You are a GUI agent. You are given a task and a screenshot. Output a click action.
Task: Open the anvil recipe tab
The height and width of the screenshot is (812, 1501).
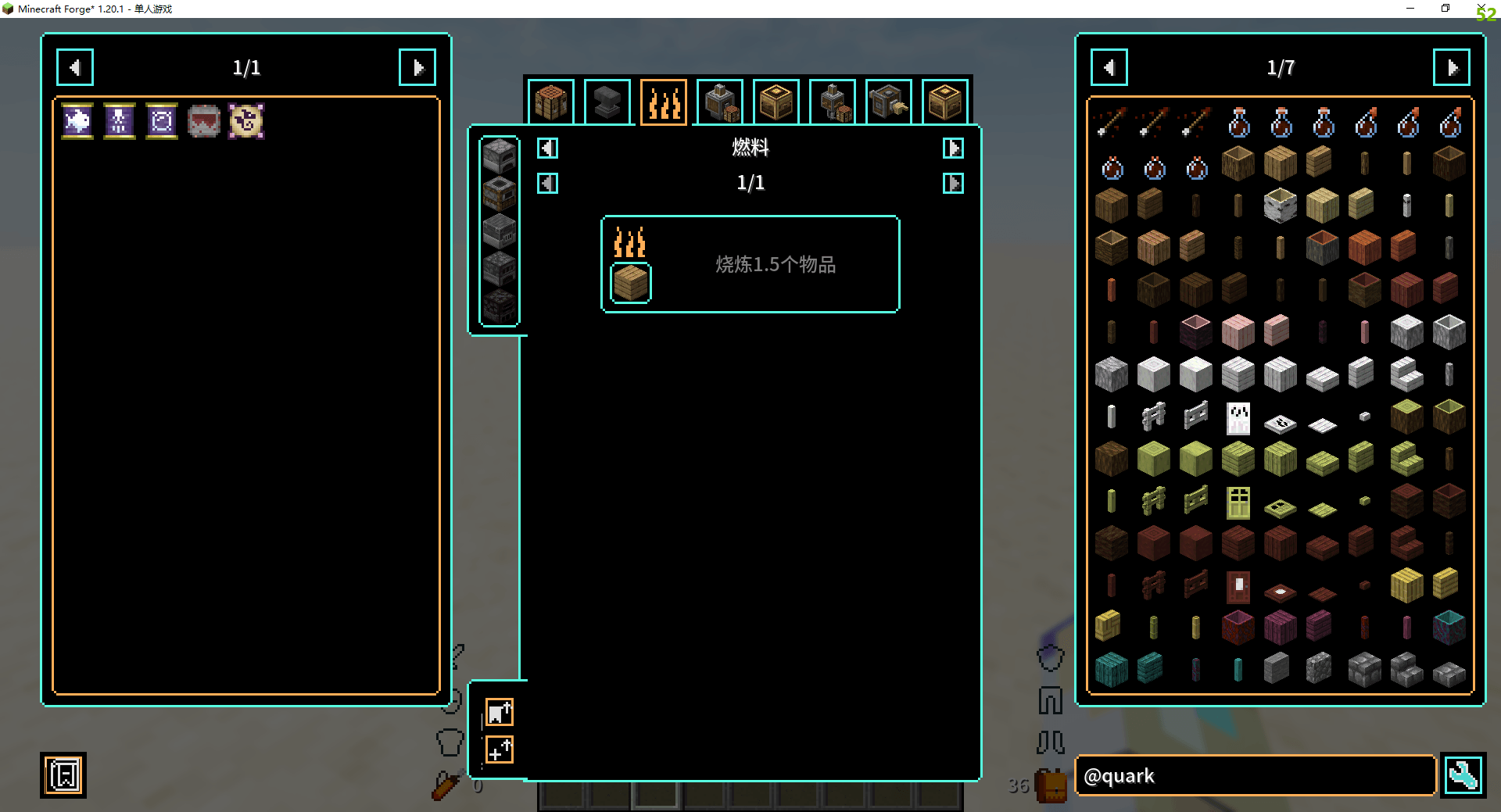click(607, 102)
